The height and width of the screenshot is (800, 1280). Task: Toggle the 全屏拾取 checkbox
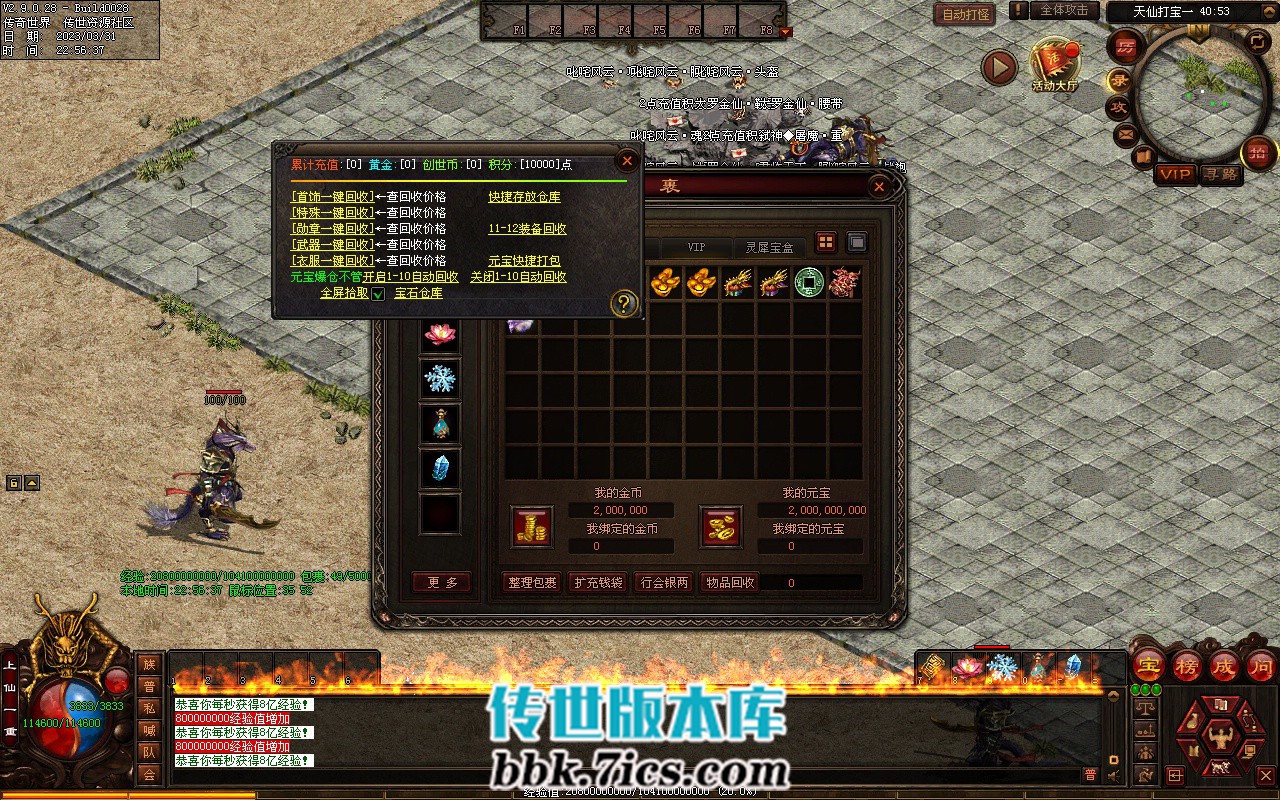[x=378, y=294]
